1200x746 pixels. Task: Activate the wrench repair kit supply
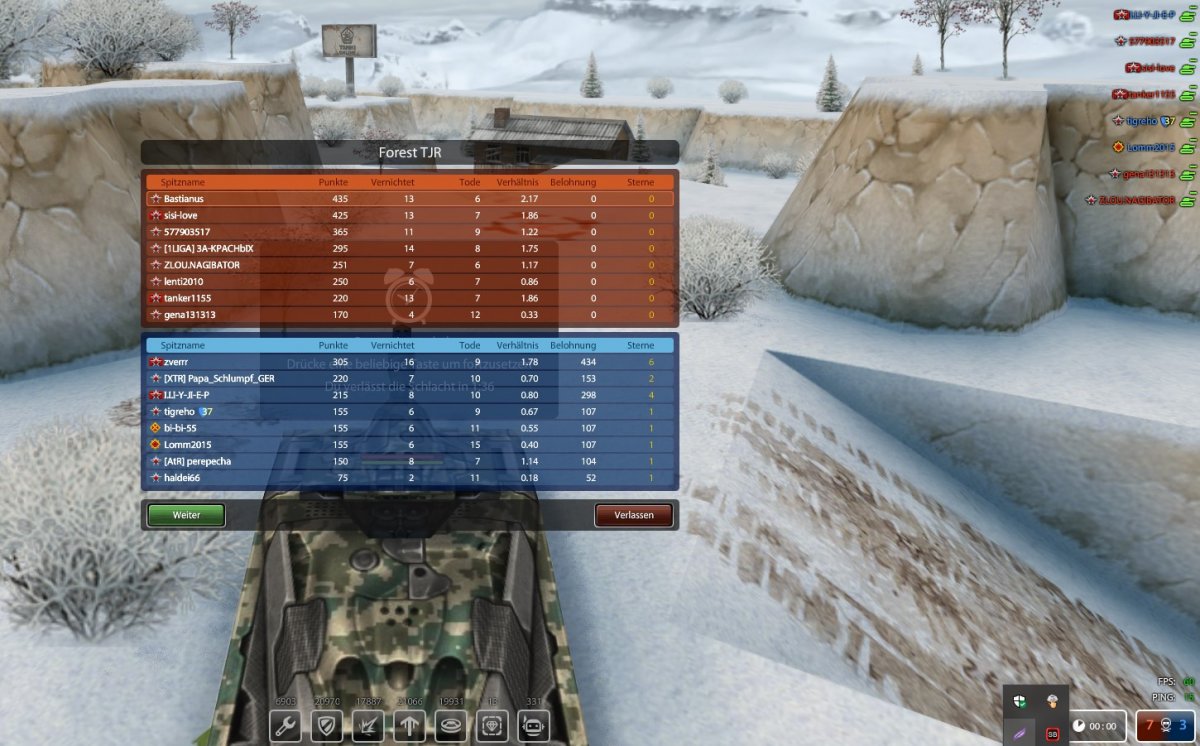click(286, 726)
